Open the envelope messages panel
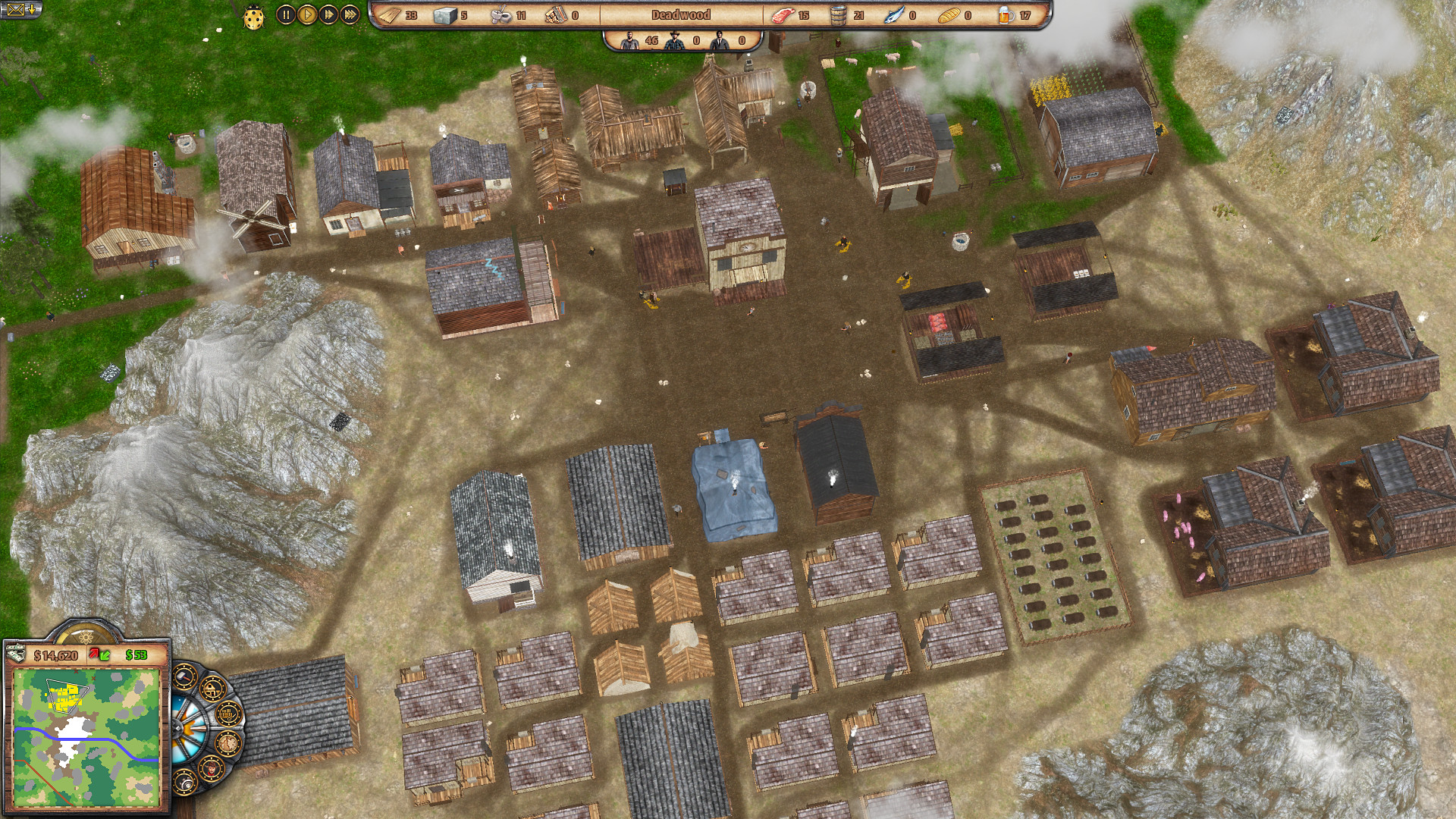Screen dimensions: 1456x819 (x=20, y=10)
